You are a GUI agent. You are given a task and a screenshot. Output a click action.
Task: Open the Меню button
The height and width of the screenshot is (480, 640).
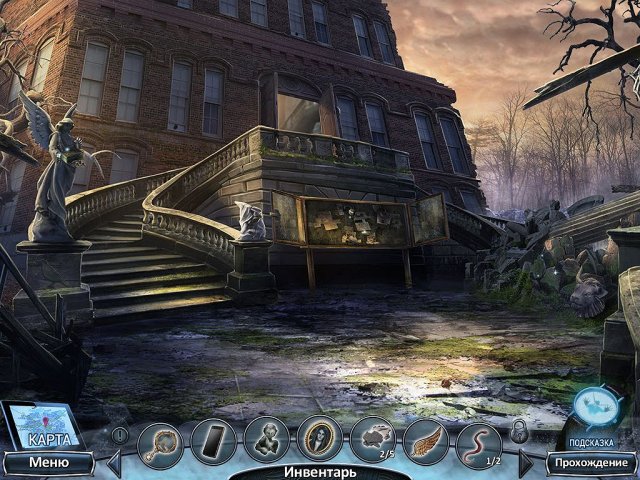48,463
